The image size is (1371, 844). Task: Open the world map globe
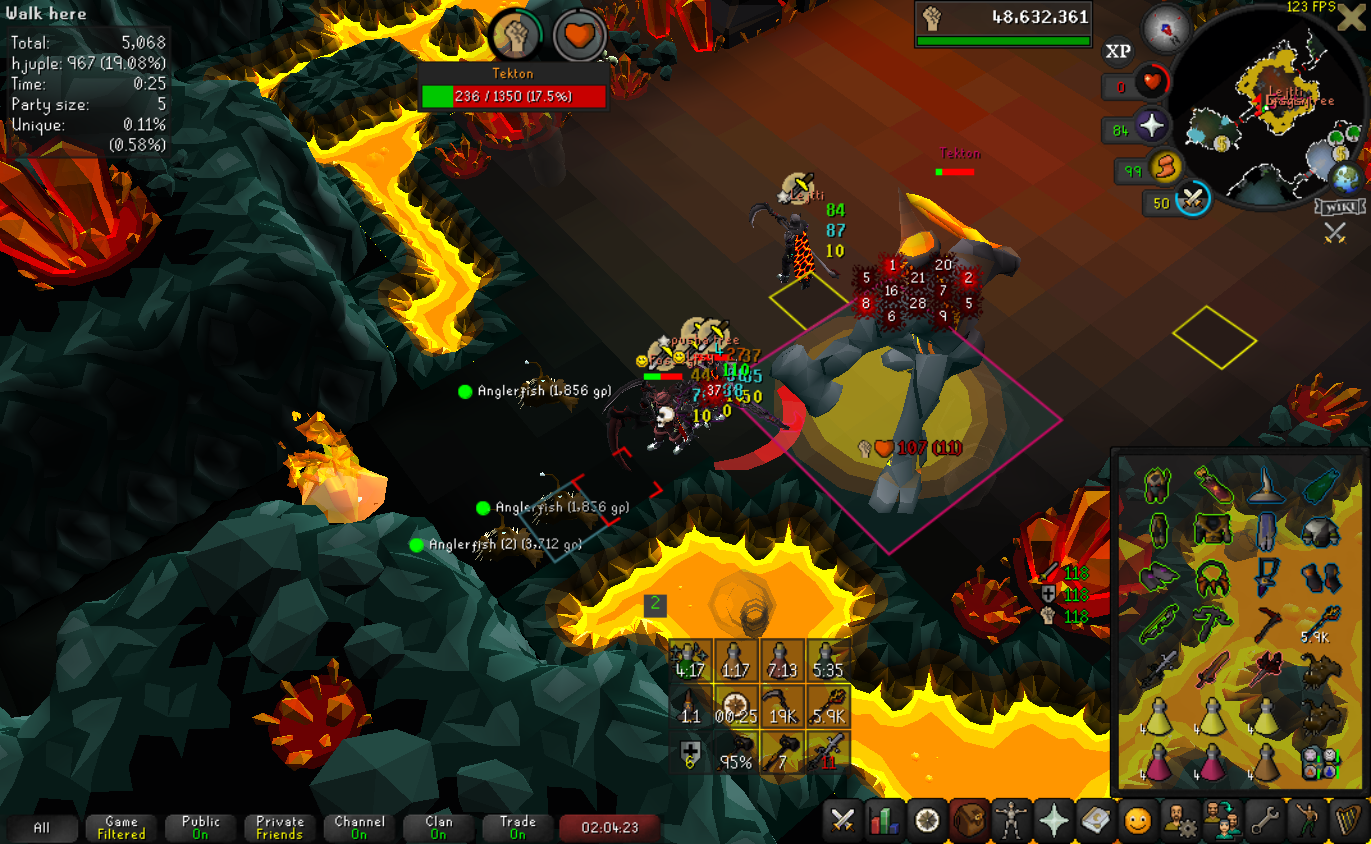click(1346, 178)
